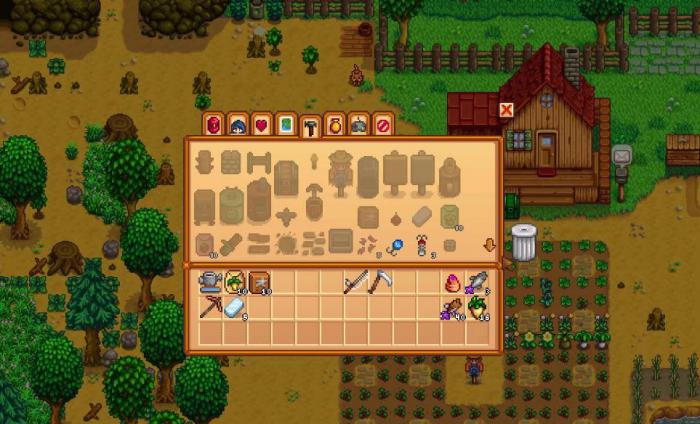Select the pale blue bar inventory item
The image size is (700, 424).
point(234,309)
